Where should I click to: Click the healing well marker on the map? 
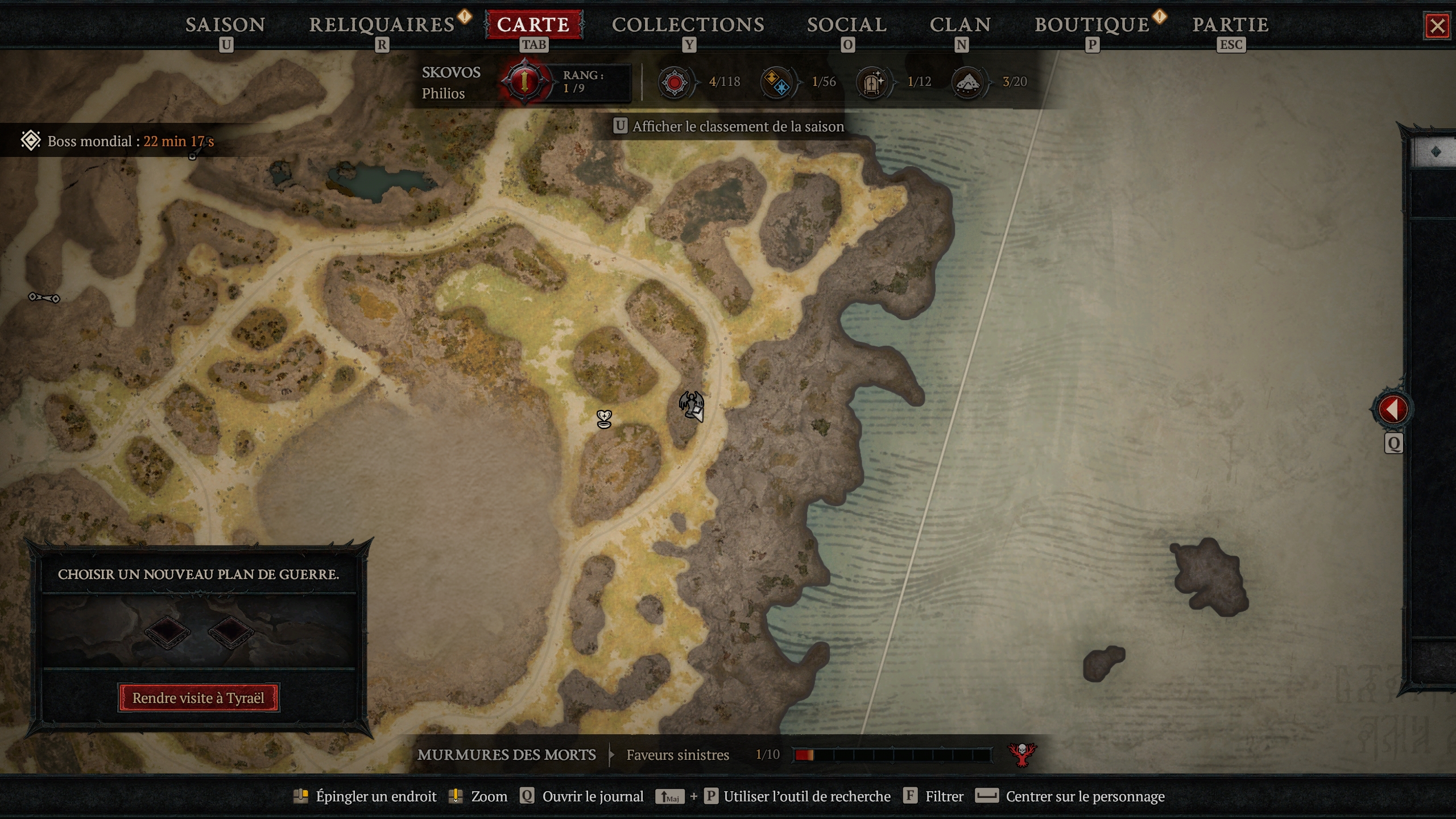coord(603,418)
